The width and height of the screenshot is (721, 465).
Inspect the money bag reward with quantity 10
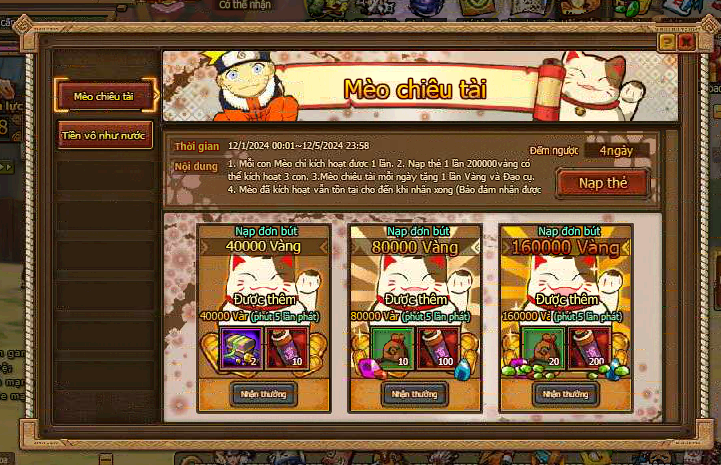click(x=390, y=346)
